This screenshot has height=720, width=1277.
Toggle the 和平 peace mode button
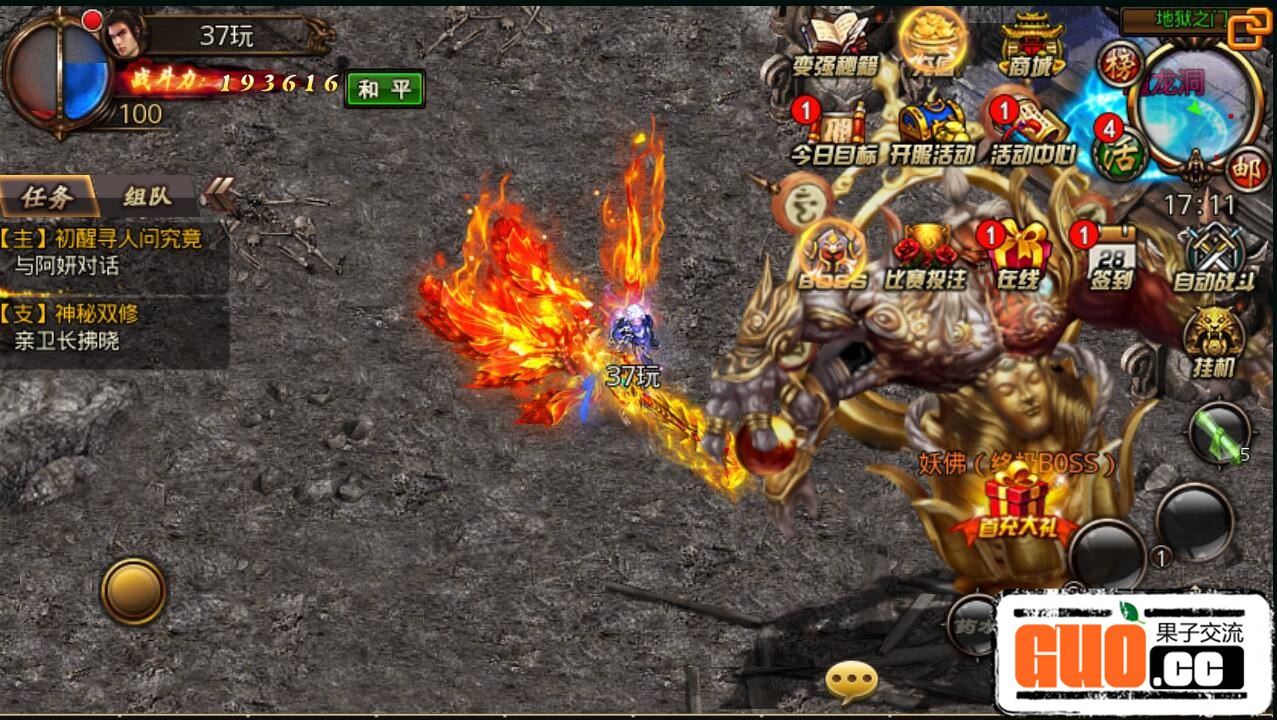[x=385, y=89]
